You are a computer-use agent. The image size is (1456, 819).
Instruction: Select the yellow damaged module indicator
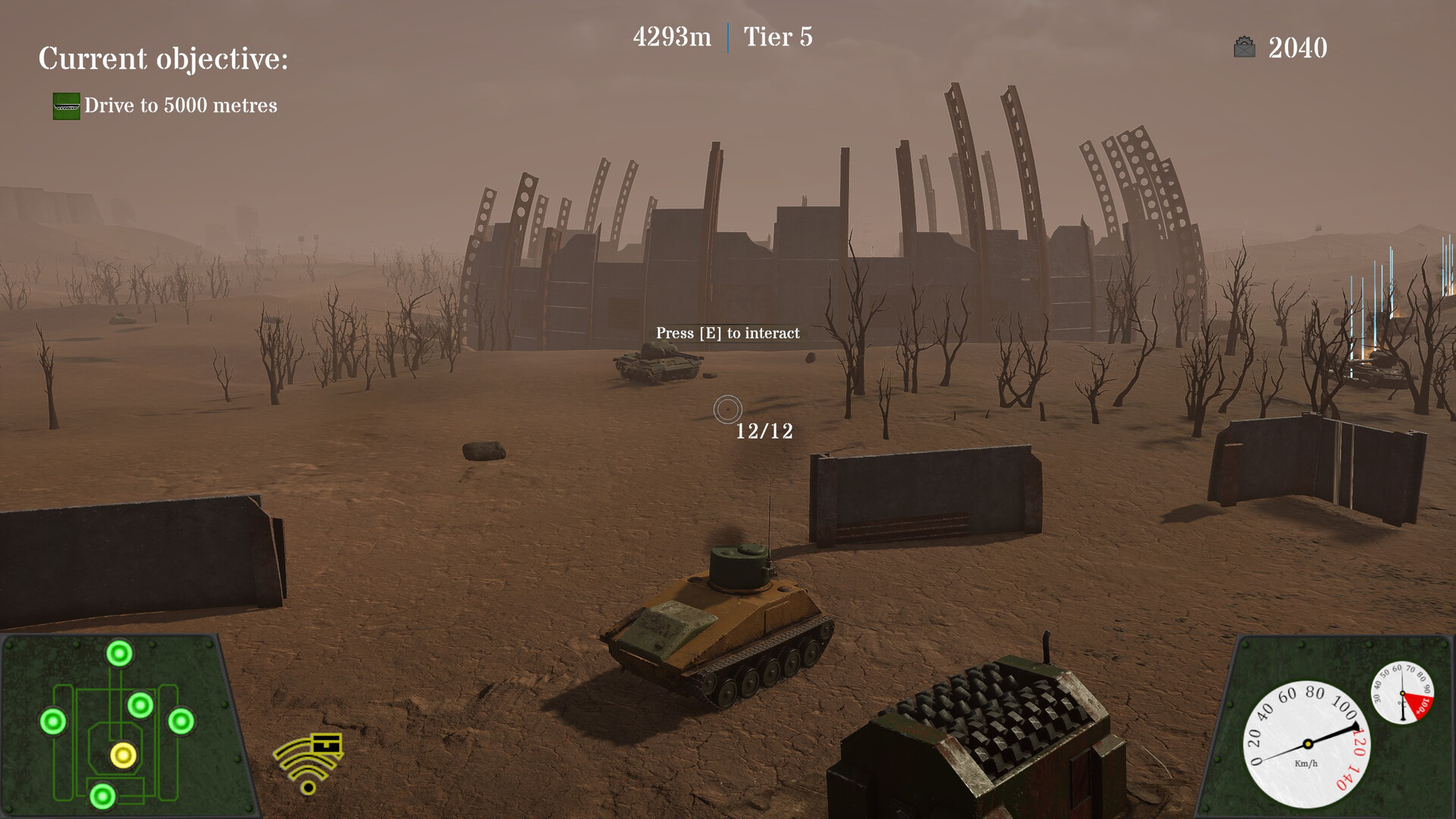tap(123, 755)
